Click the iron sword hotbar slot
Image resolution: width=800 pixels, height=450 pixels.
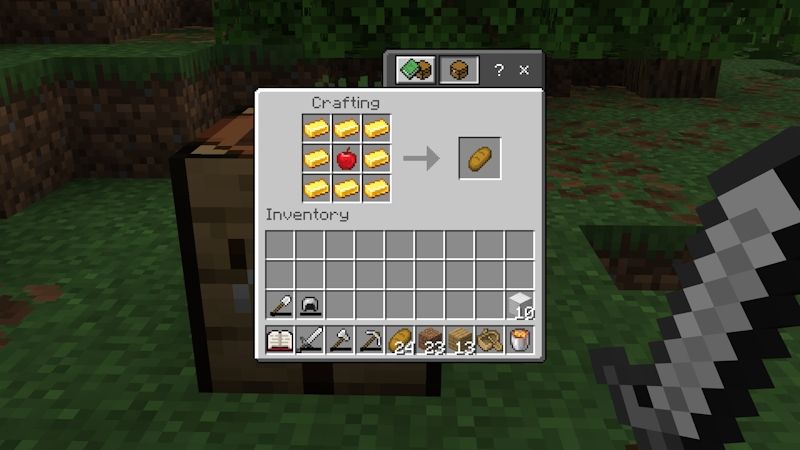click(x=309, y=340)
